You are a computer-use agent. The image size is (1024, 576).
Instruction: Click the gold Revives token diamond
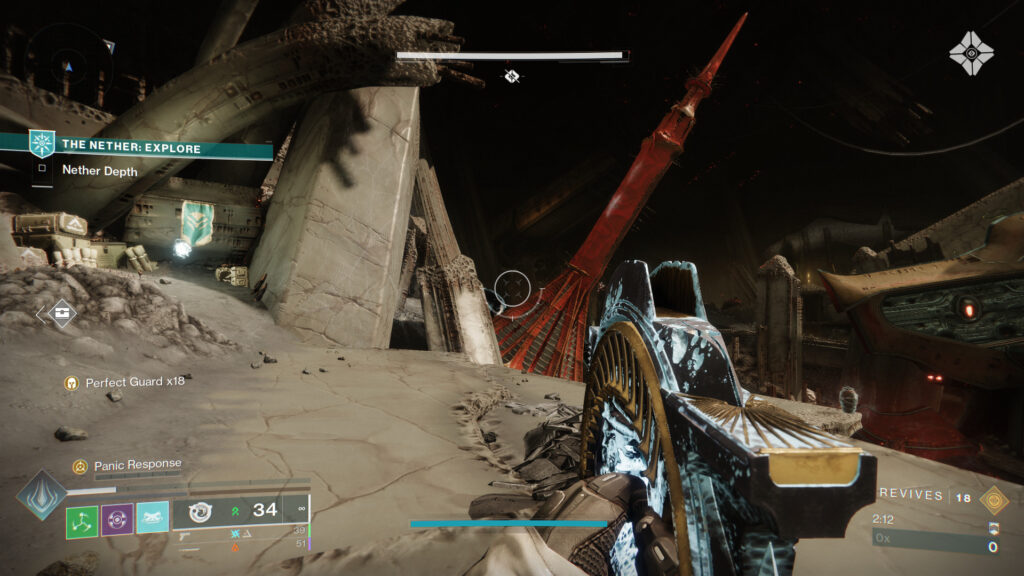(x=993, y=499)
